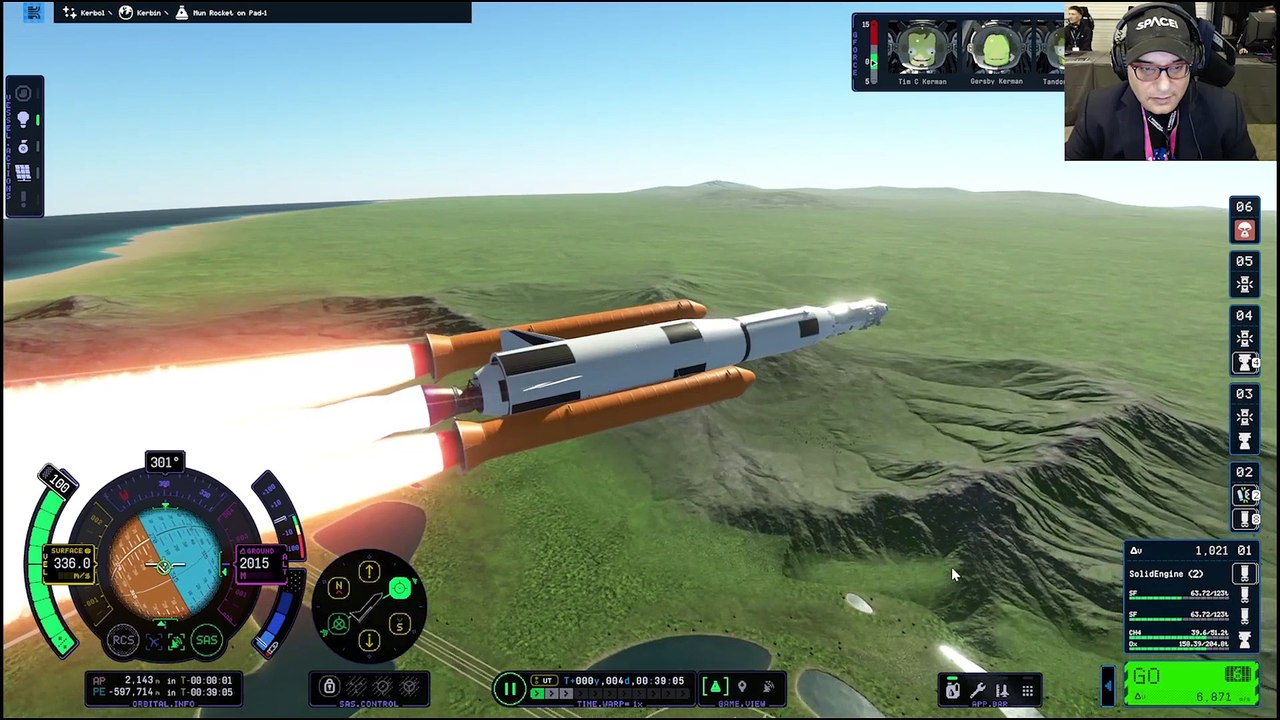
Task: Switch to map view using pin icon
Action: pos(742,687)
